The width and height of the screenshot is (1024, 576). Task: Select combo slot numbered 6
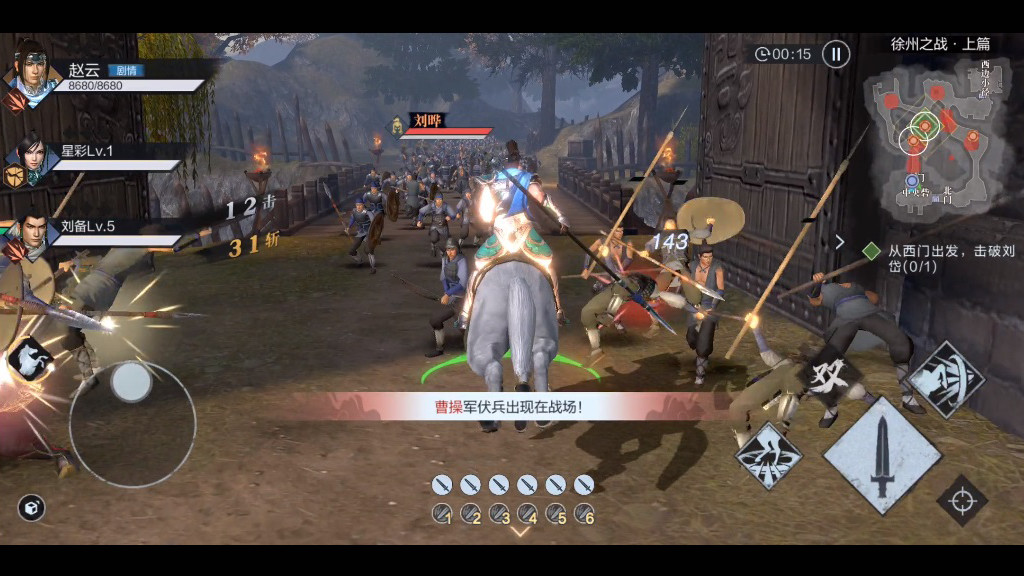tap(584, 514)
